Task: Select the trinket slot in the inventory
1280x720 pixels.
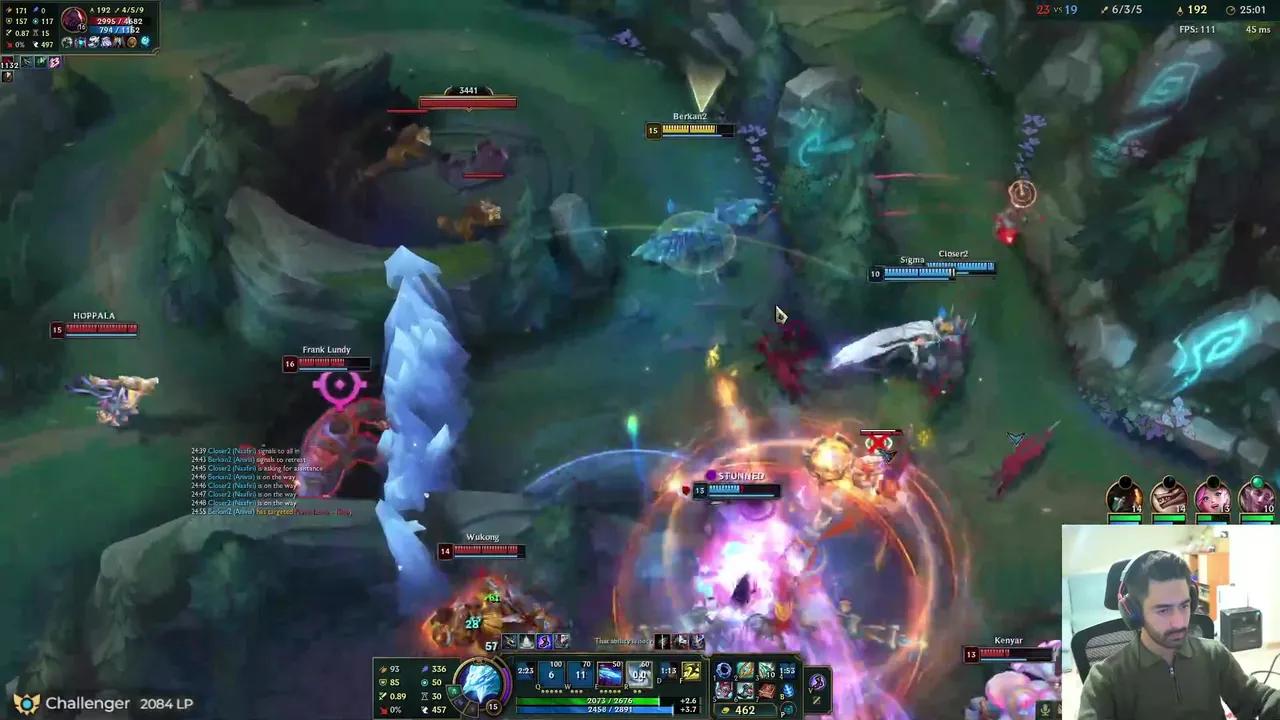Action: tap(787, 667)
